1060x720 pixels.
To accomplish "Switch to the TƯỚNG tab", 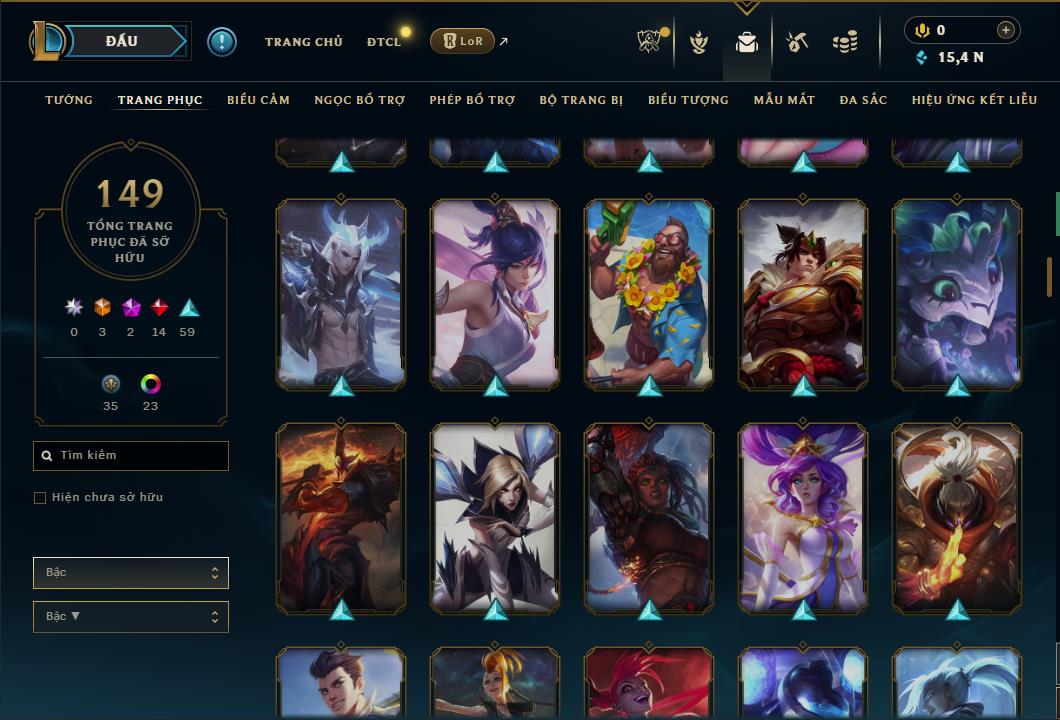I will tap(69, 100).
